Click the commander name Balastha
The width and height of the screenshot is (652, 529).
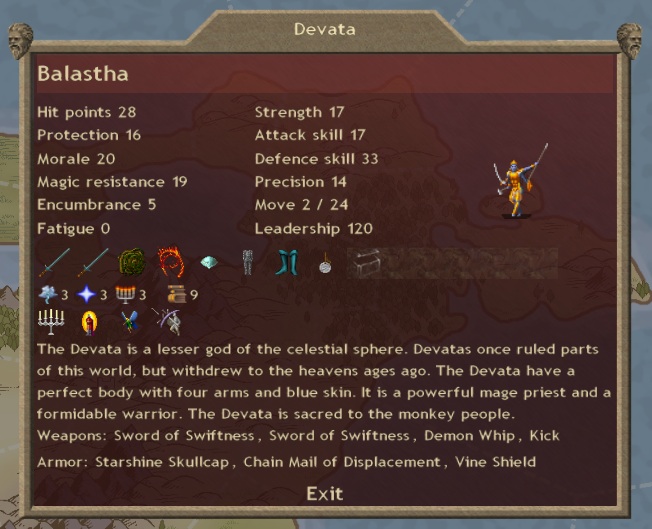click(x=82, y=74)
